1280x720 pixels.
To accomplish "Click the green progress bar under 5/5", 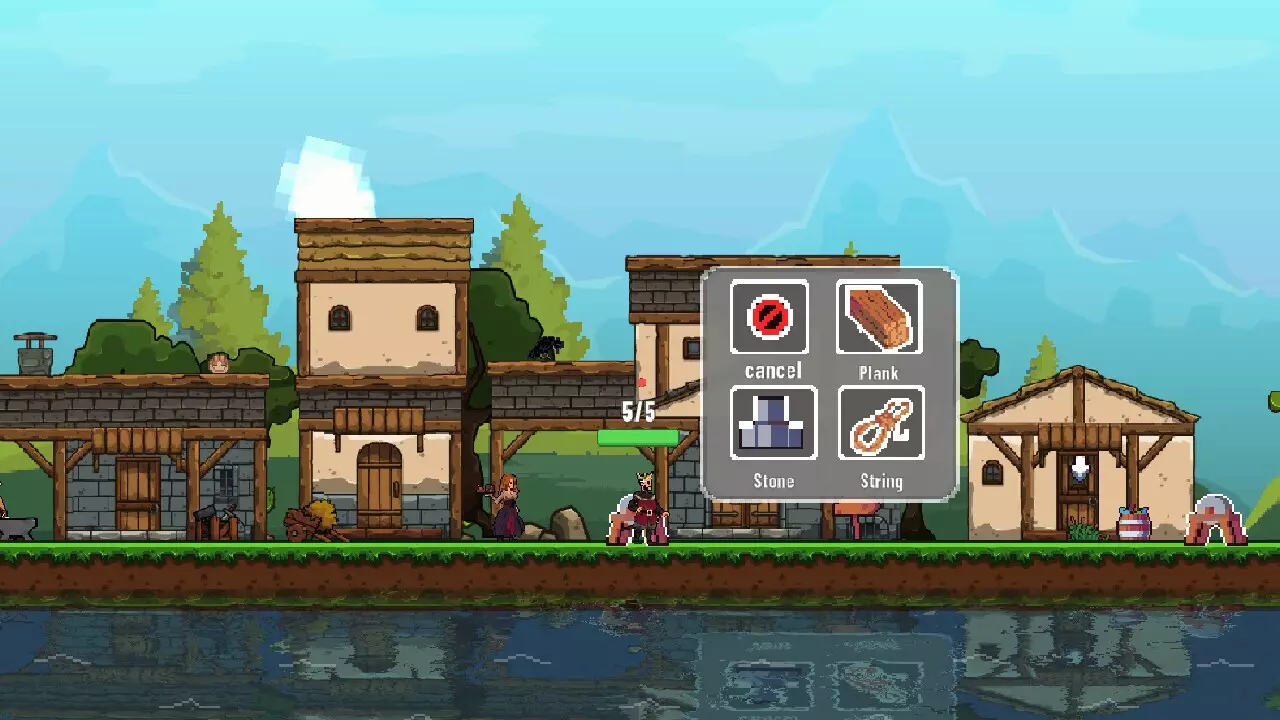I will point(640,437).
